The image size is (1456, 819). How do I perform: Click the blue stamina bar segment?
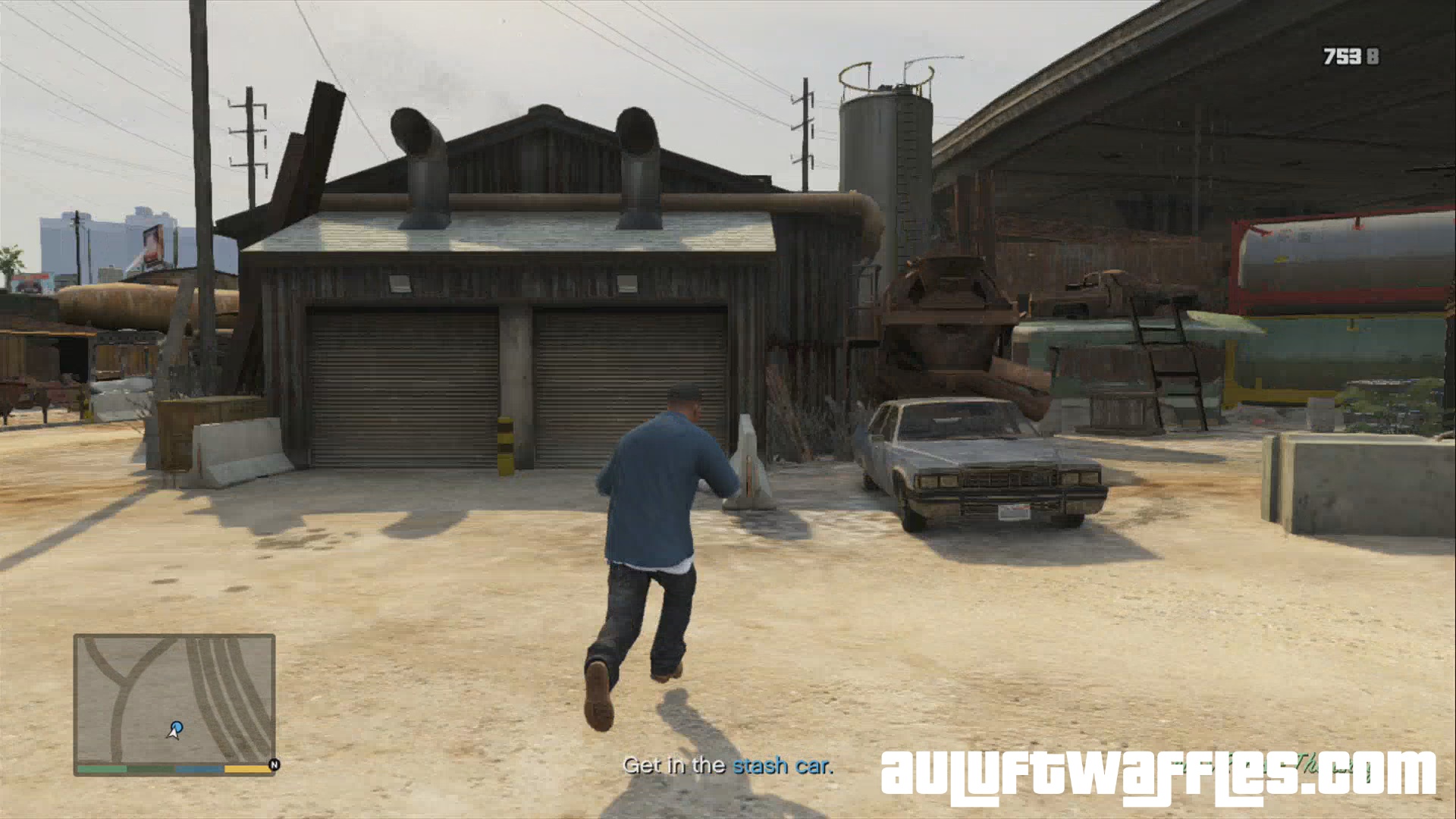[198, 769]
